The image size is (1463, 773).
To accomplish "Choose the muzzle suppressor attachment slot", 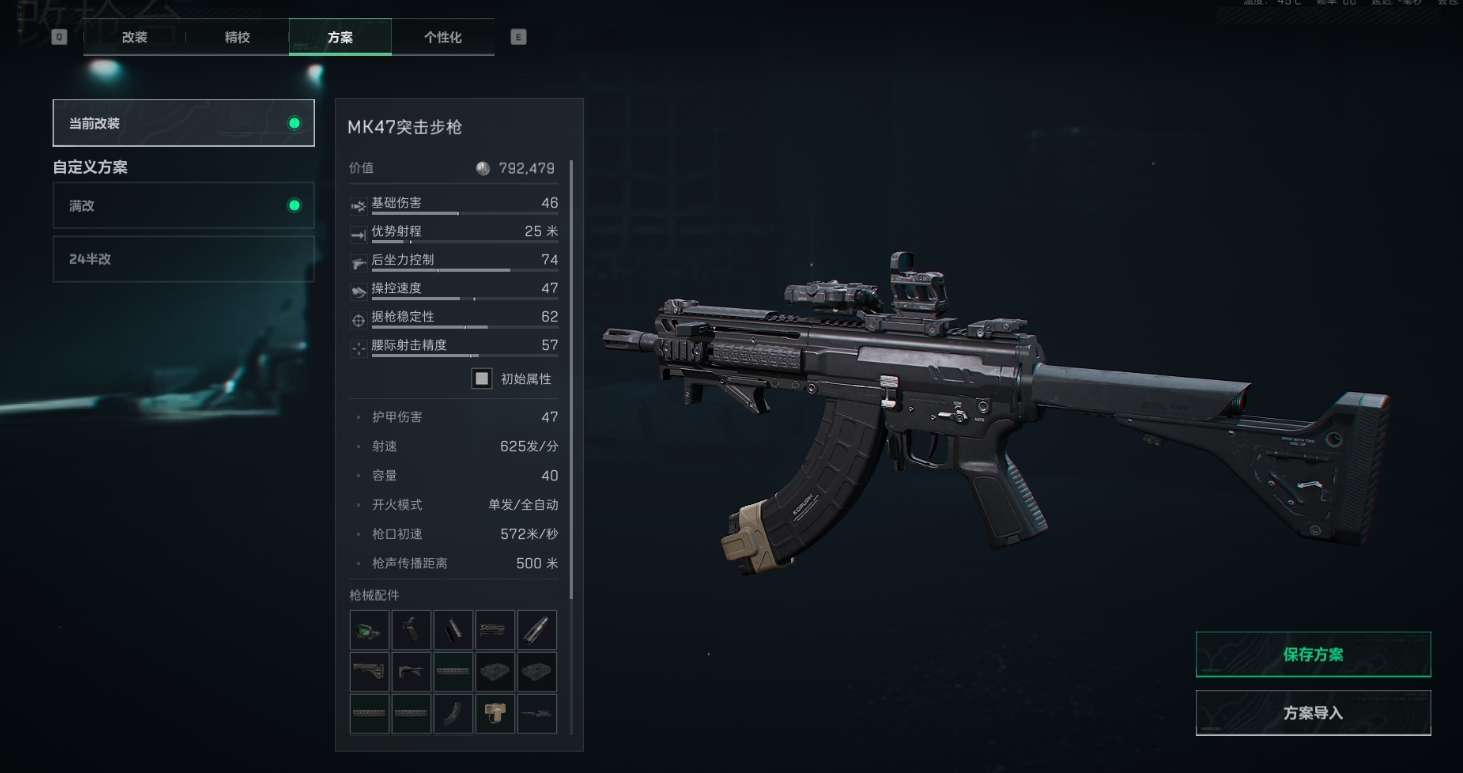I will click(537, 630).
